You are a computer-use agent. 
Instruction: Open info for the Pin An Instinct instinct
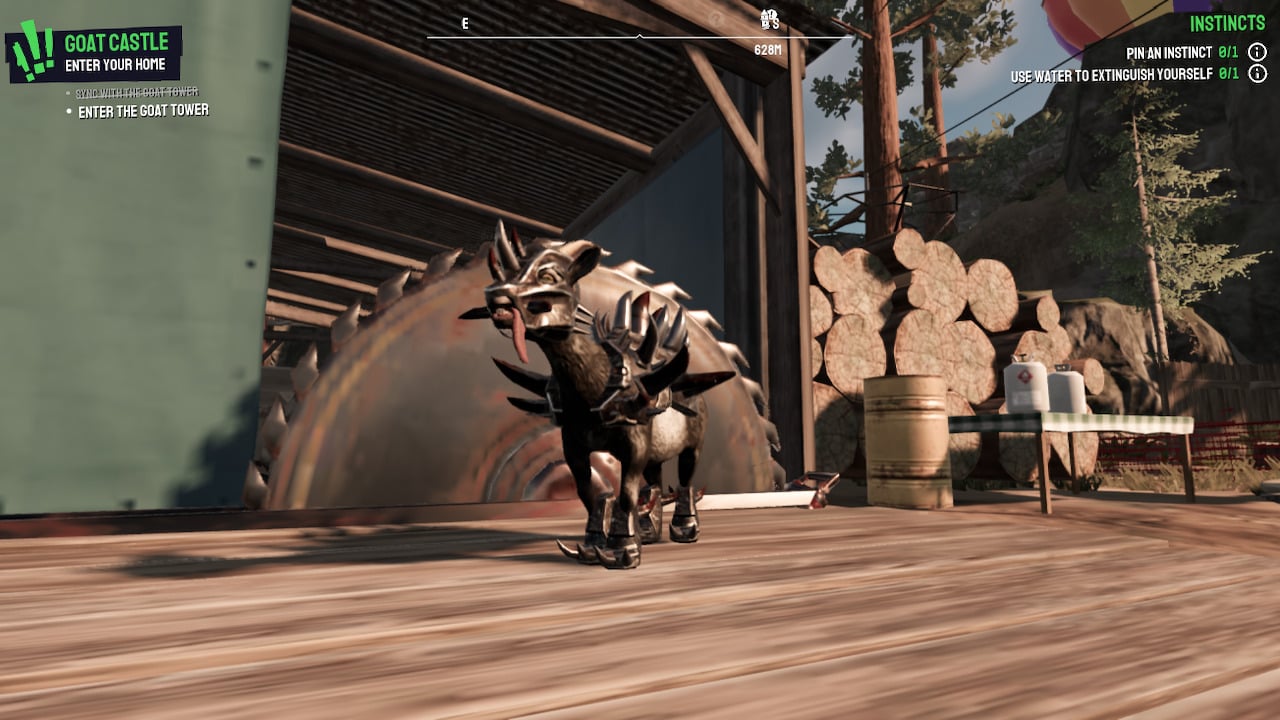click(1257, 52)
